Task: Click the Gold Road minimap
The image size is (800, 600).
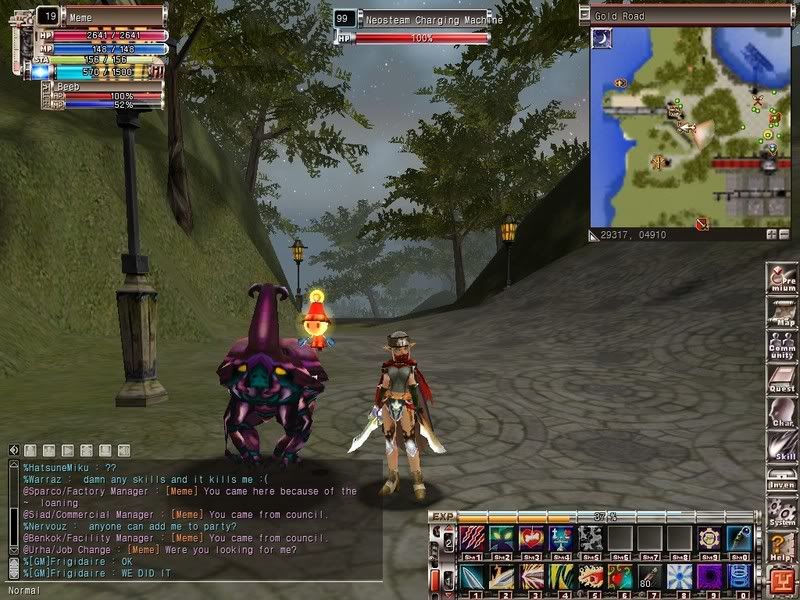Action: pos(690,127)
